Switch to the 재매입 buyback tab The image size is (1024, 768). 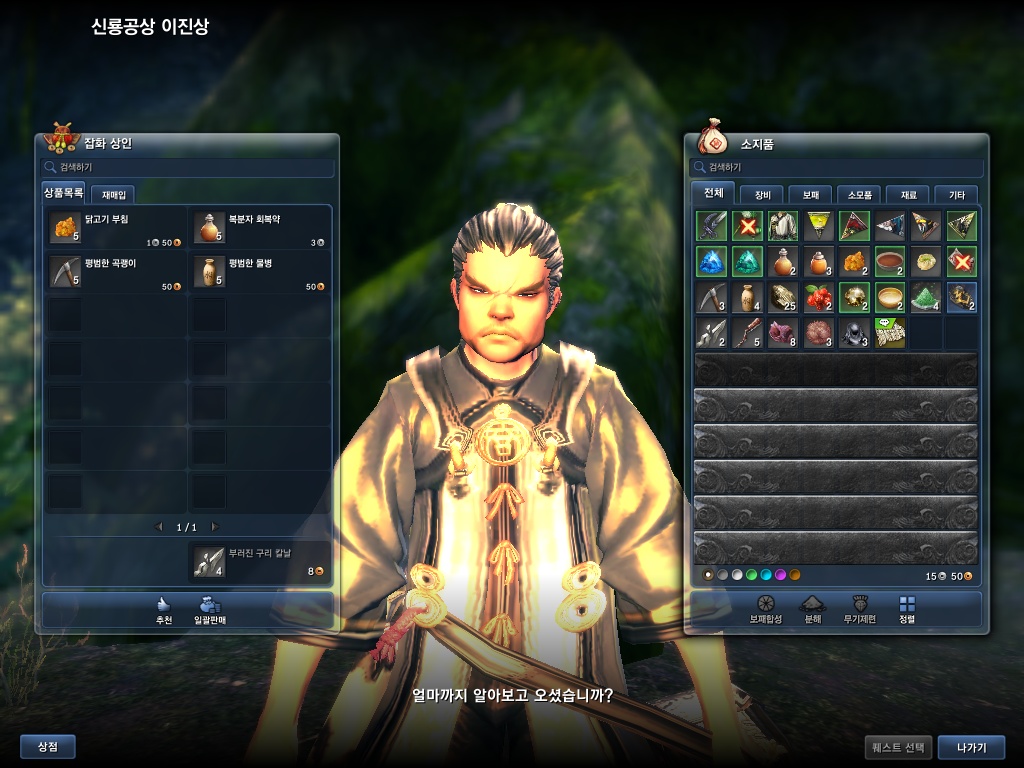pyautogui.click(x=113, y=194)
